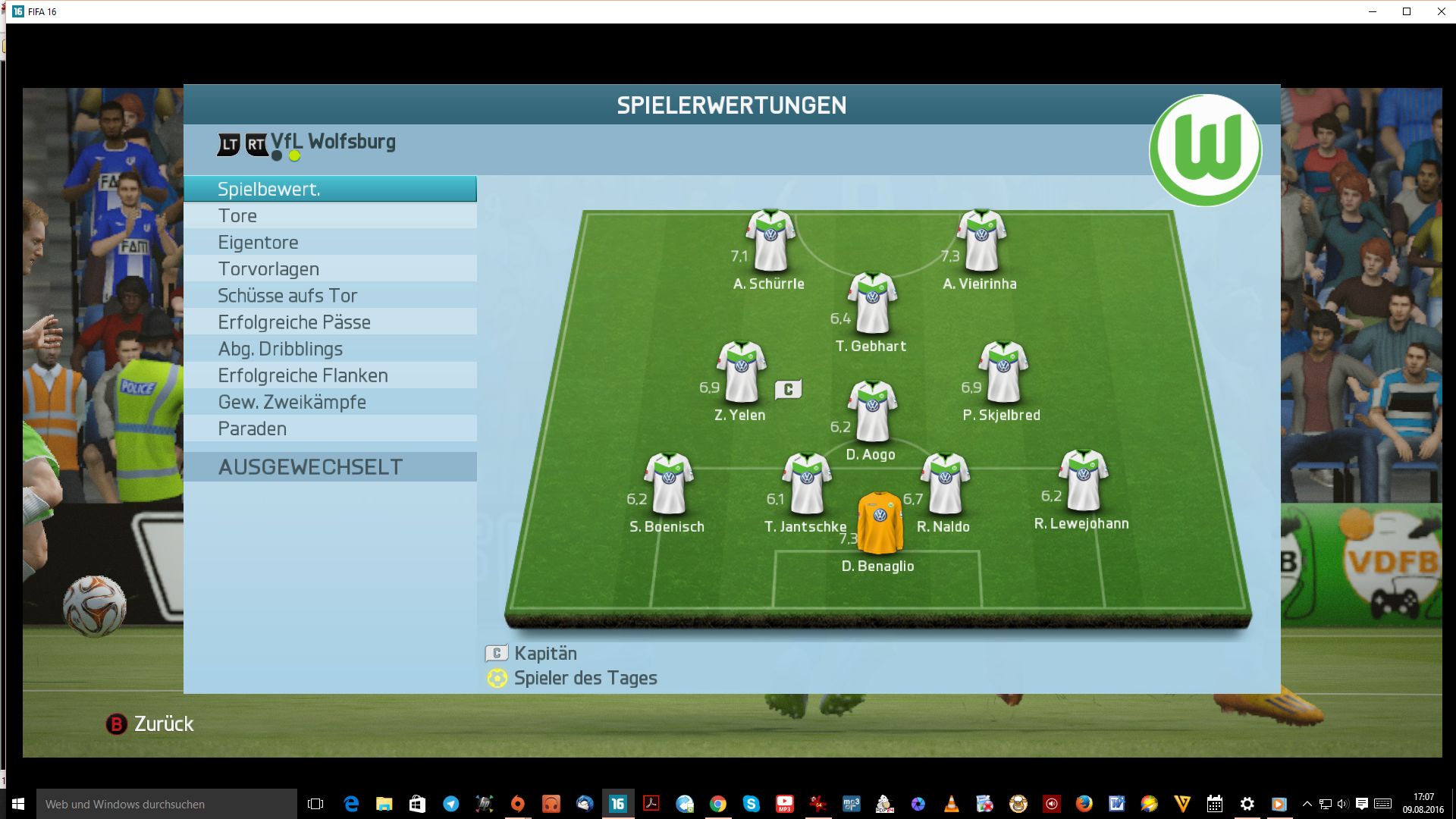
Task: Show Erfolgreiche Pässe ratings
Action: [330, 322]
